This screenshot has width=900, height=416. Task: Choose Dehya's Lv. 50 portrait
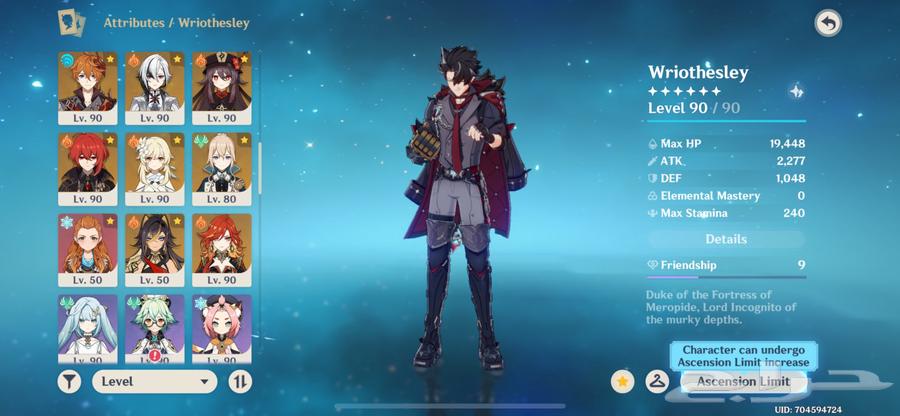(x=155, y=250)
